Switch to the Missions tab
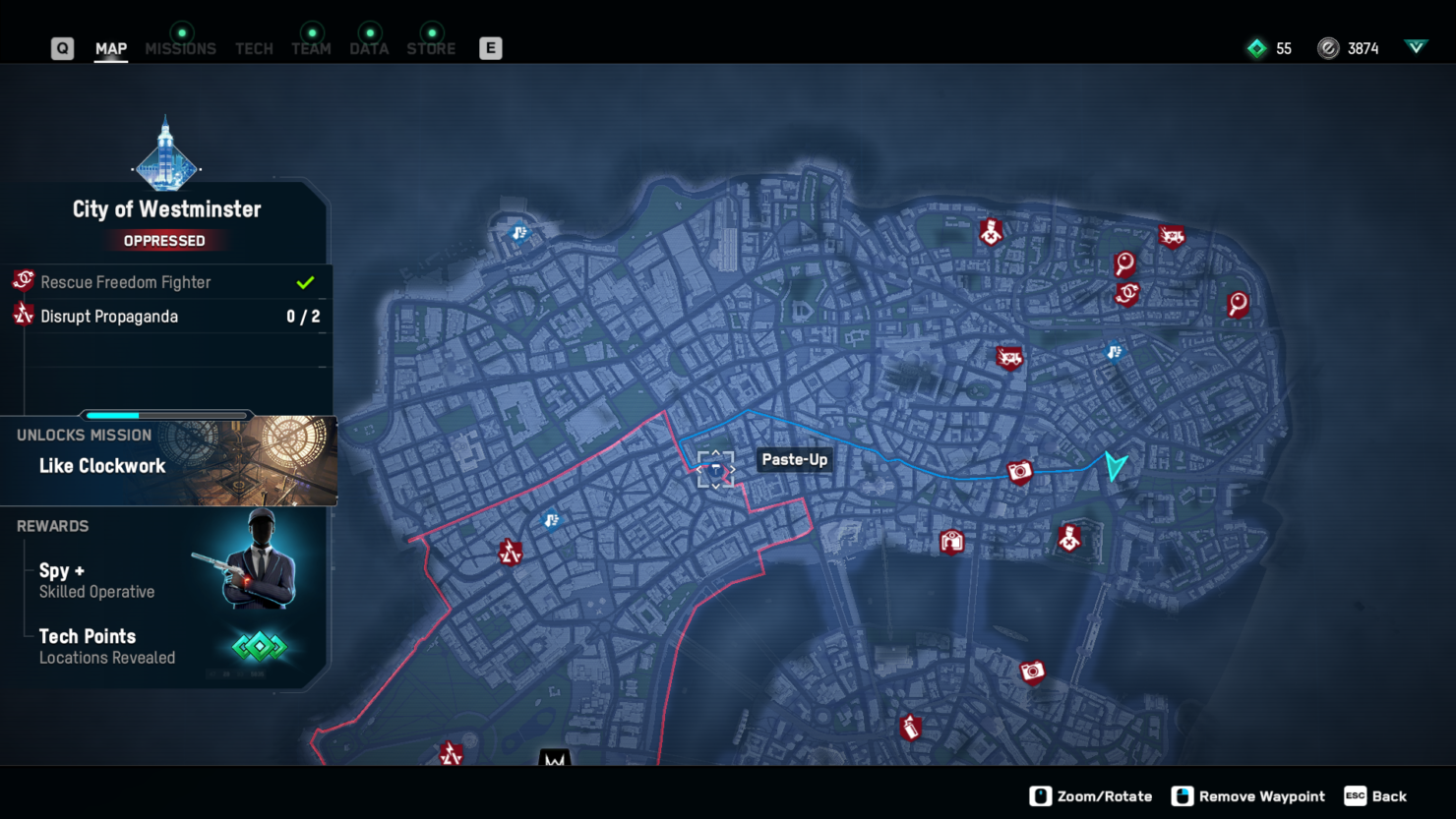The width and height of the screenshot is (1456, 819). (180, 48)
